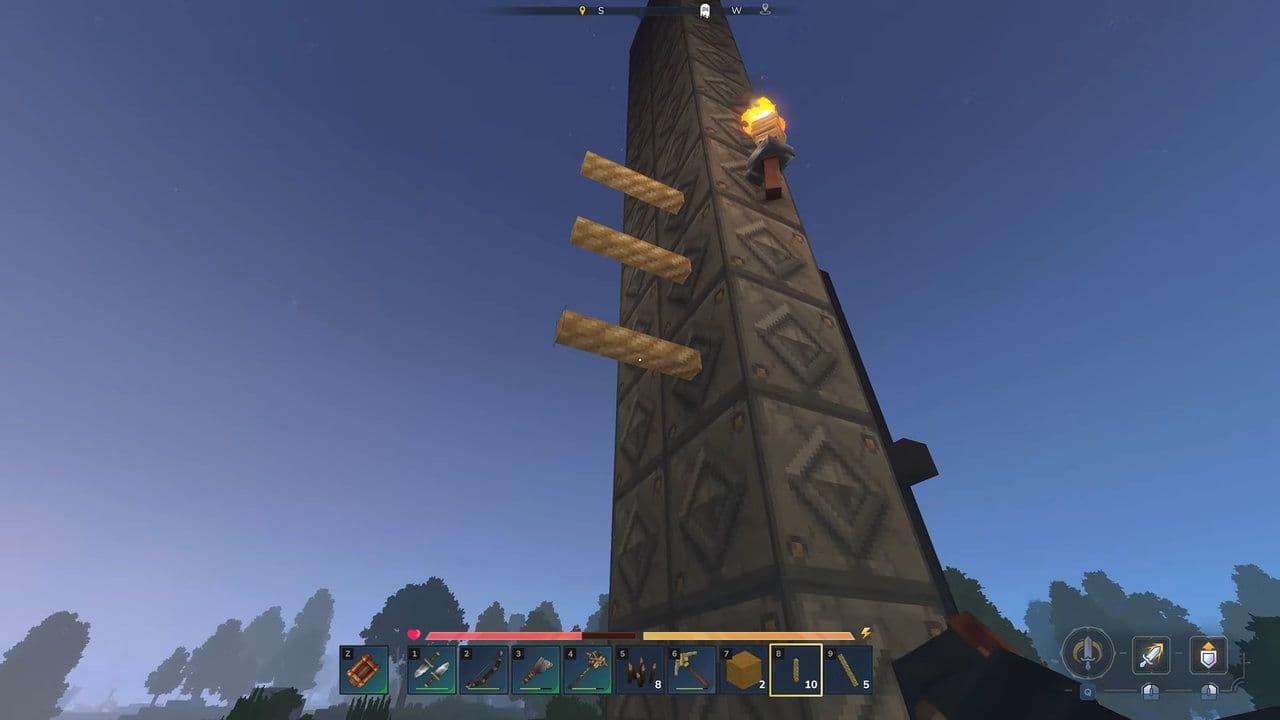Open the glider slot marked Z
Image resolution: width=1280 pixels, height=720 pixels.
364,670
